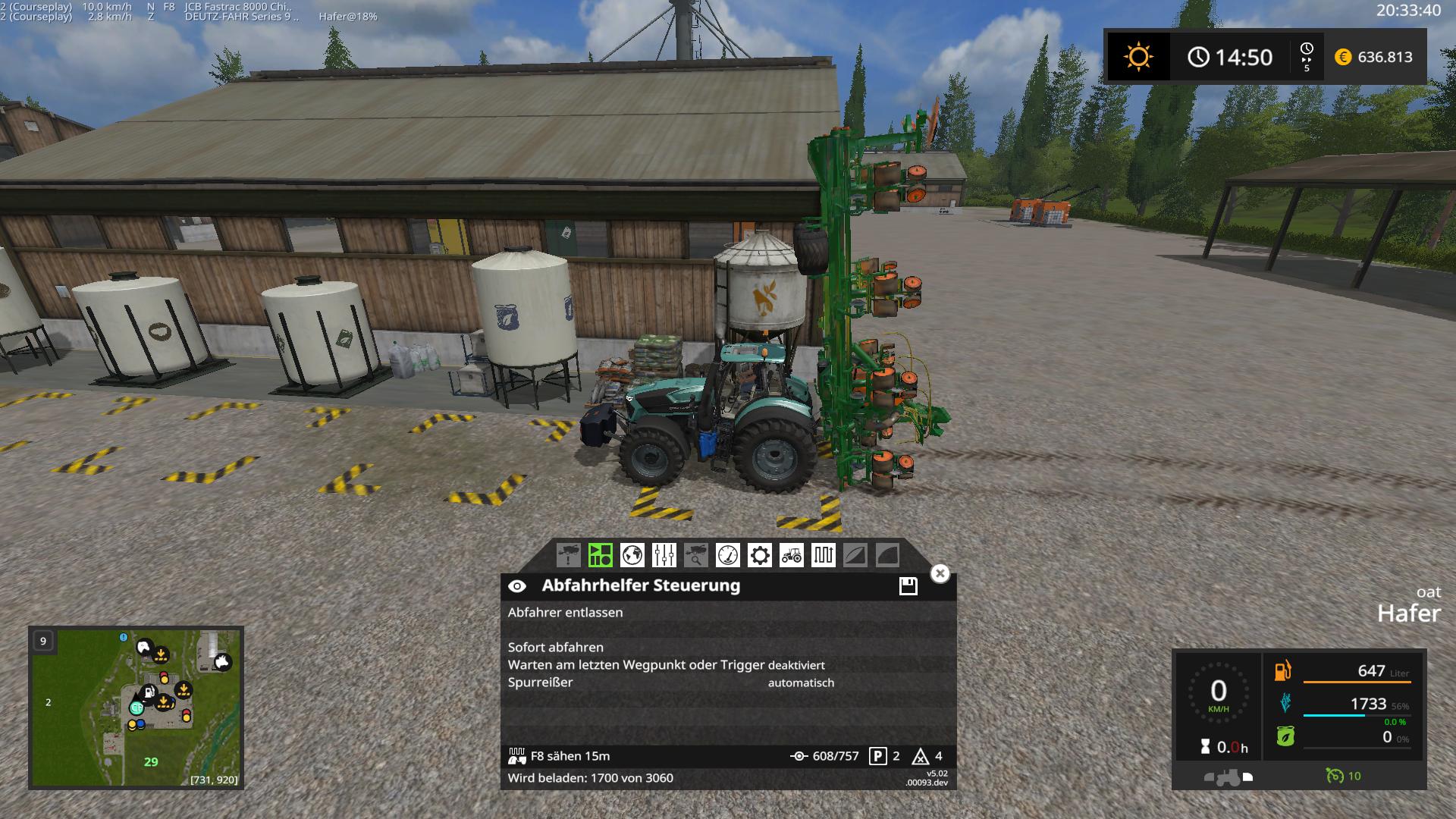Open the globe tab
This screenshot has width=1456, height=819.
632,555
